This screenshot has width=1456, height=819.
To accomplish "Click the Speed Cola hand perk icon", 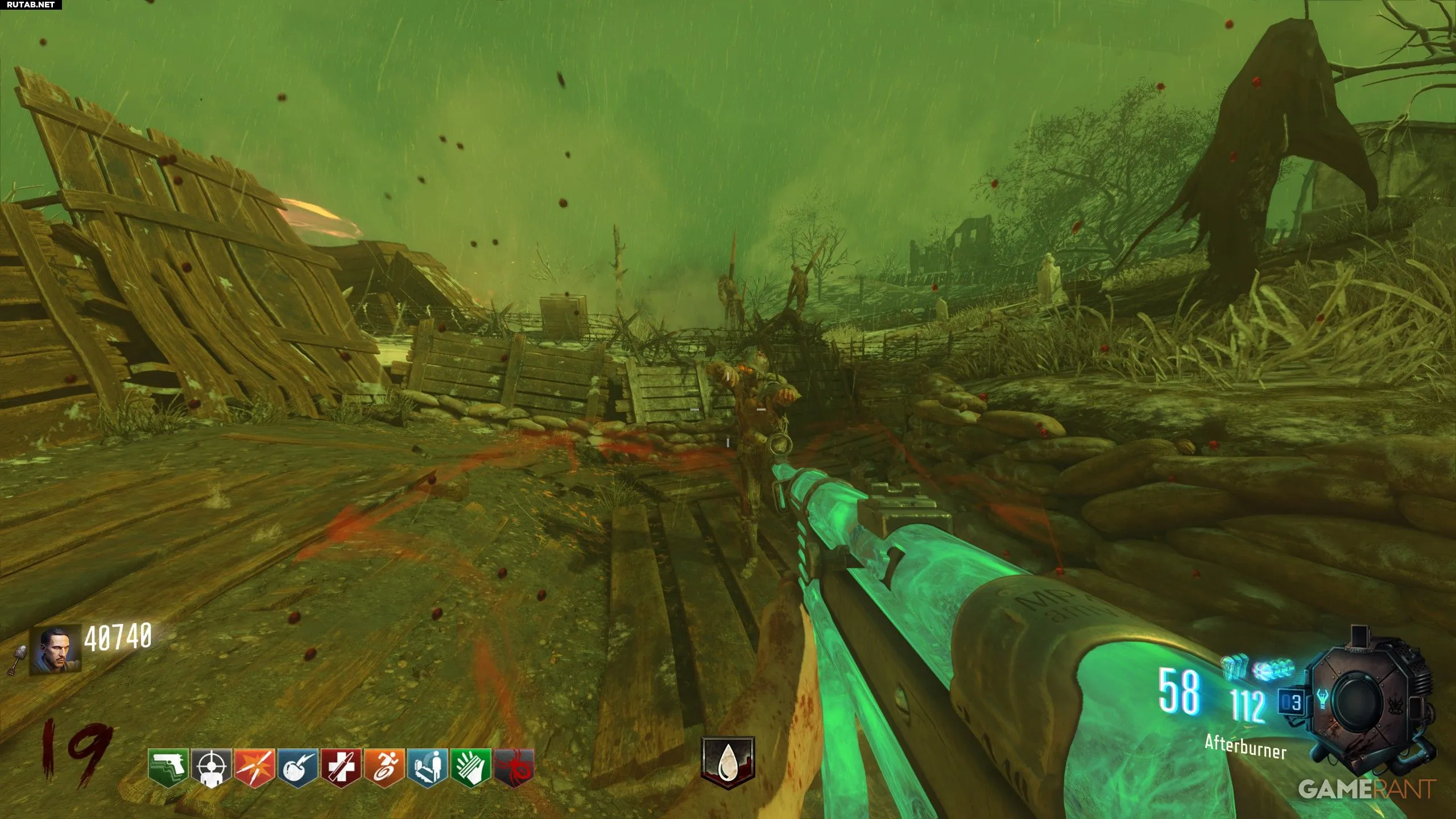I will pyautogui.click(x=470, y=768).
